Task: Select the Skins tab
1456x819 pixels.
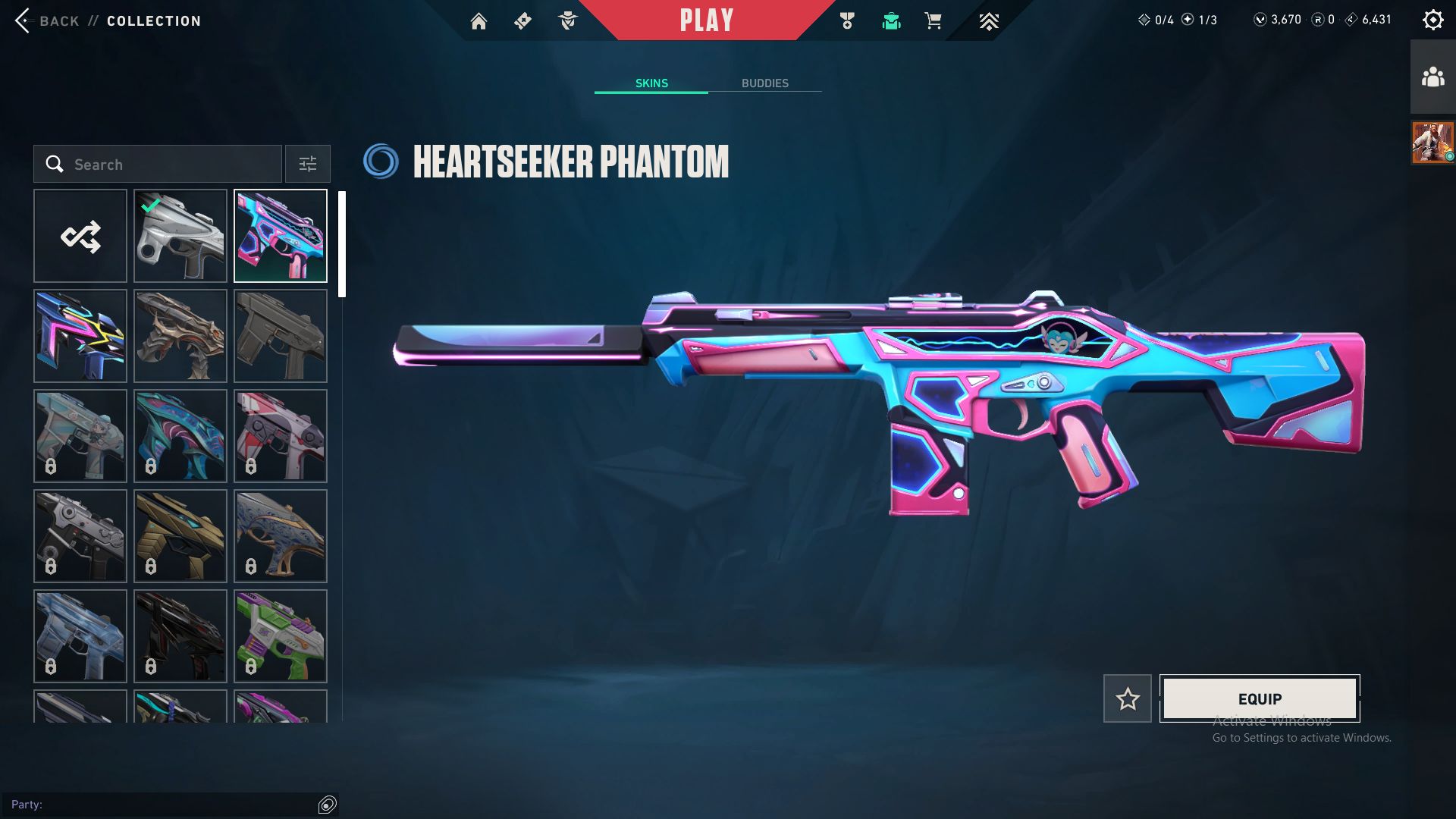Action: pyautogui.click(x=651, y=83)
